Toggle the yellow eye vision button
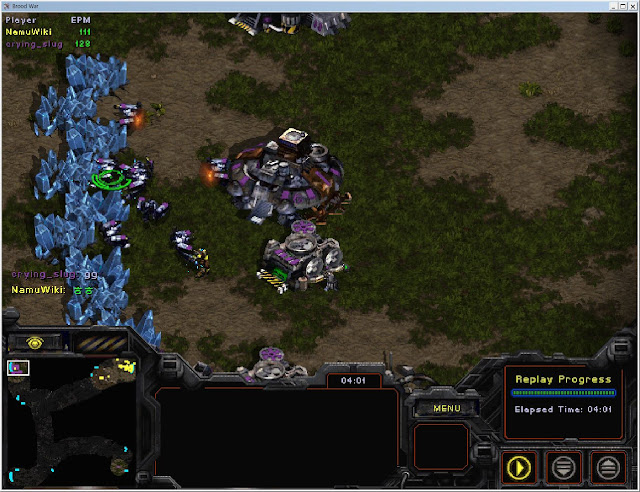Screen dimensions: 640x492 coord(35,342)
